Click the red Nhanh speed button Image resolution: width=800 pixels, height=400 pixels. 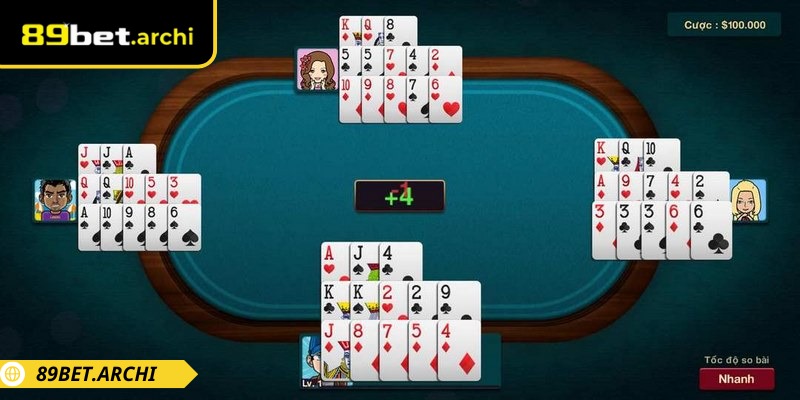736,379
